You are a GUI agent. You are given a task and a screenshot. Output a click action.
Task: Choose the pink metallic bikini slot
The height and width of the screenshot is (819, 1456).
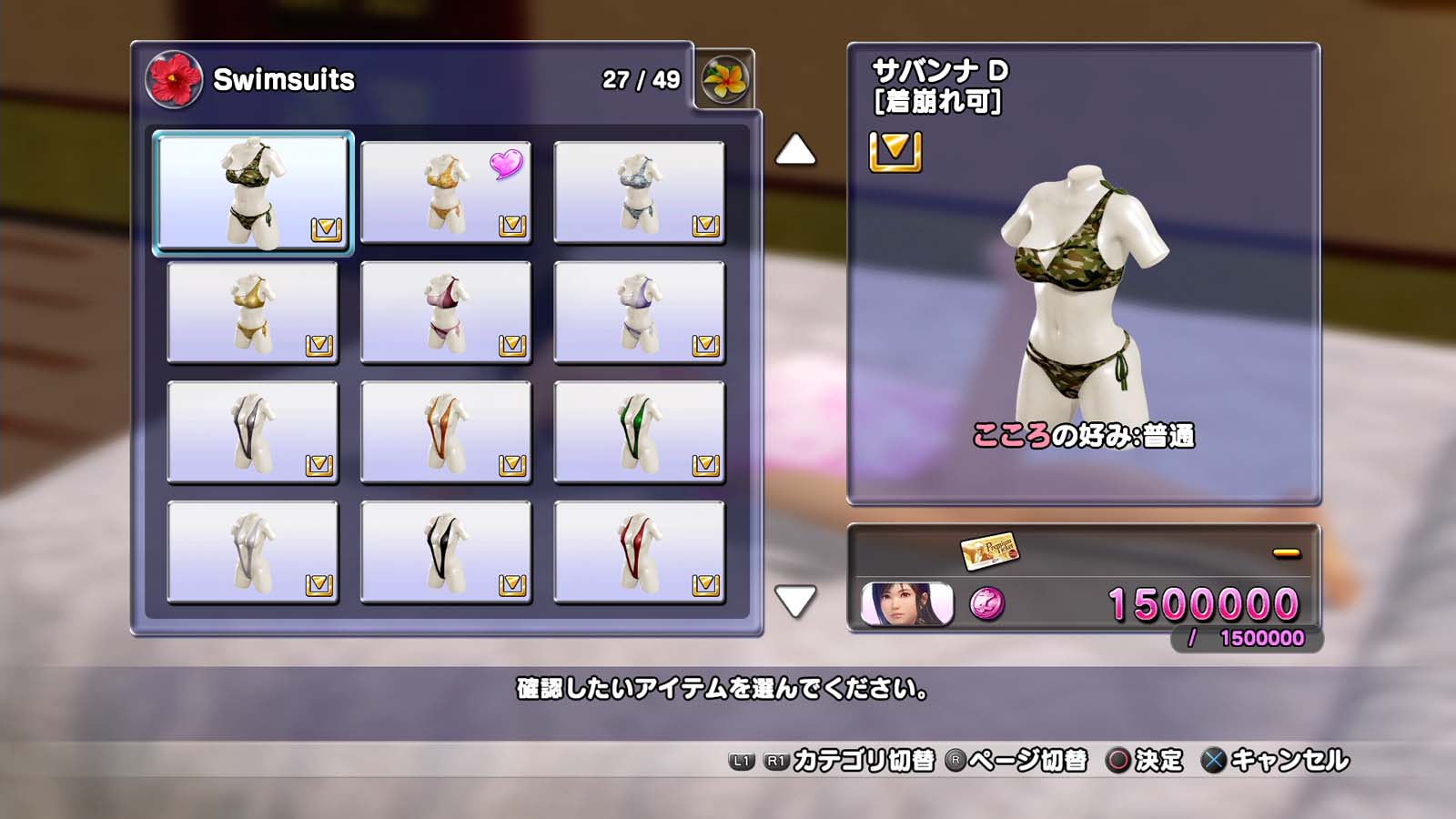tap(446, 312)
